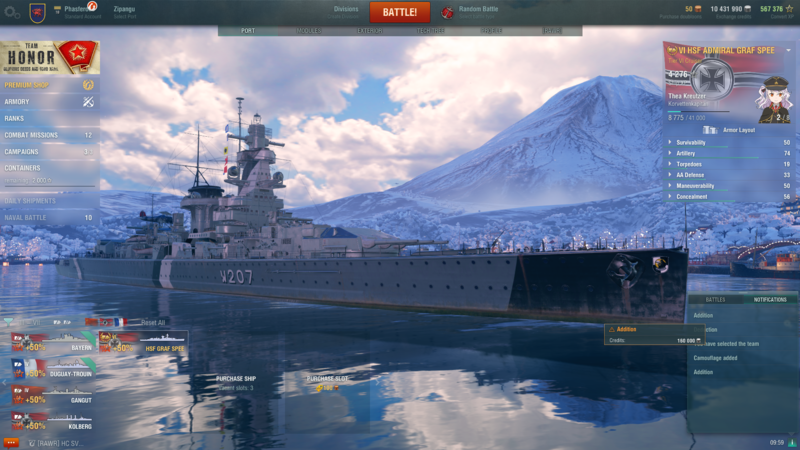Create a Division
Viewport: 800px width, 450px height.
346,11
